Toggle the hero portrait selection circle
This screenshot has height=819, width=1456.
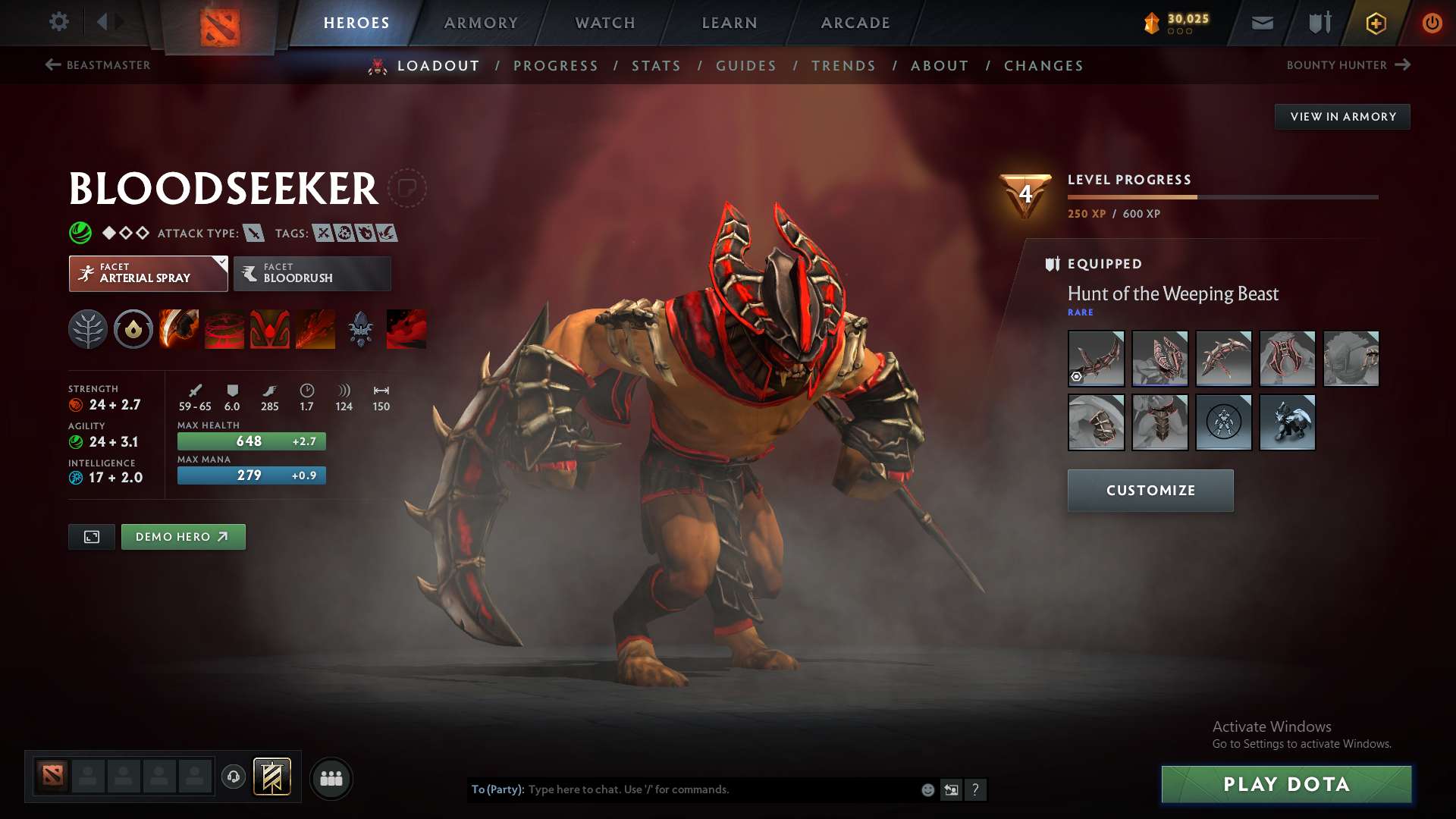pyautogui.click(x=409, y=188)
